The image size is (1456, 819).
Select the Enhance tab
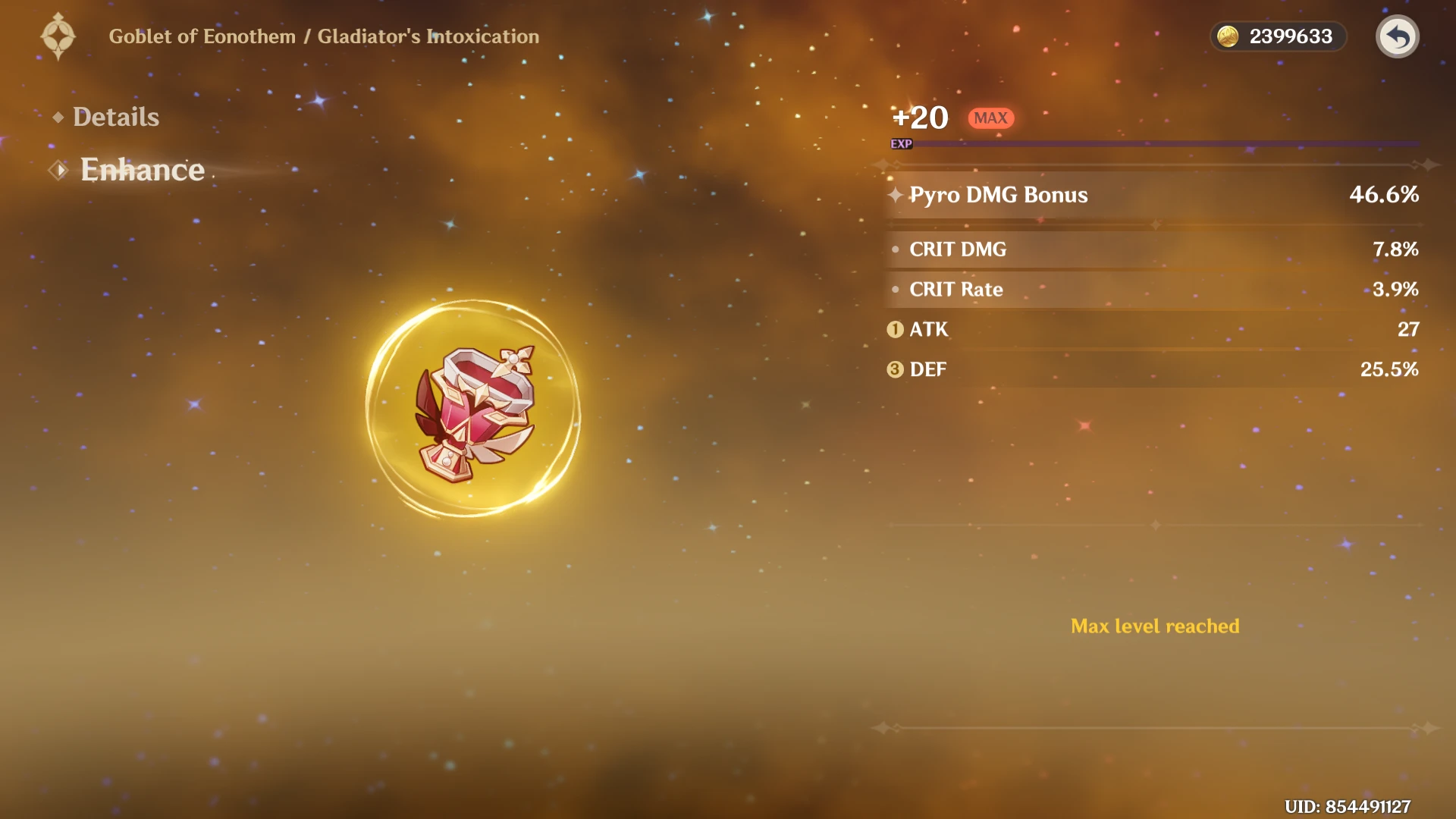click(x=142, y=170)
